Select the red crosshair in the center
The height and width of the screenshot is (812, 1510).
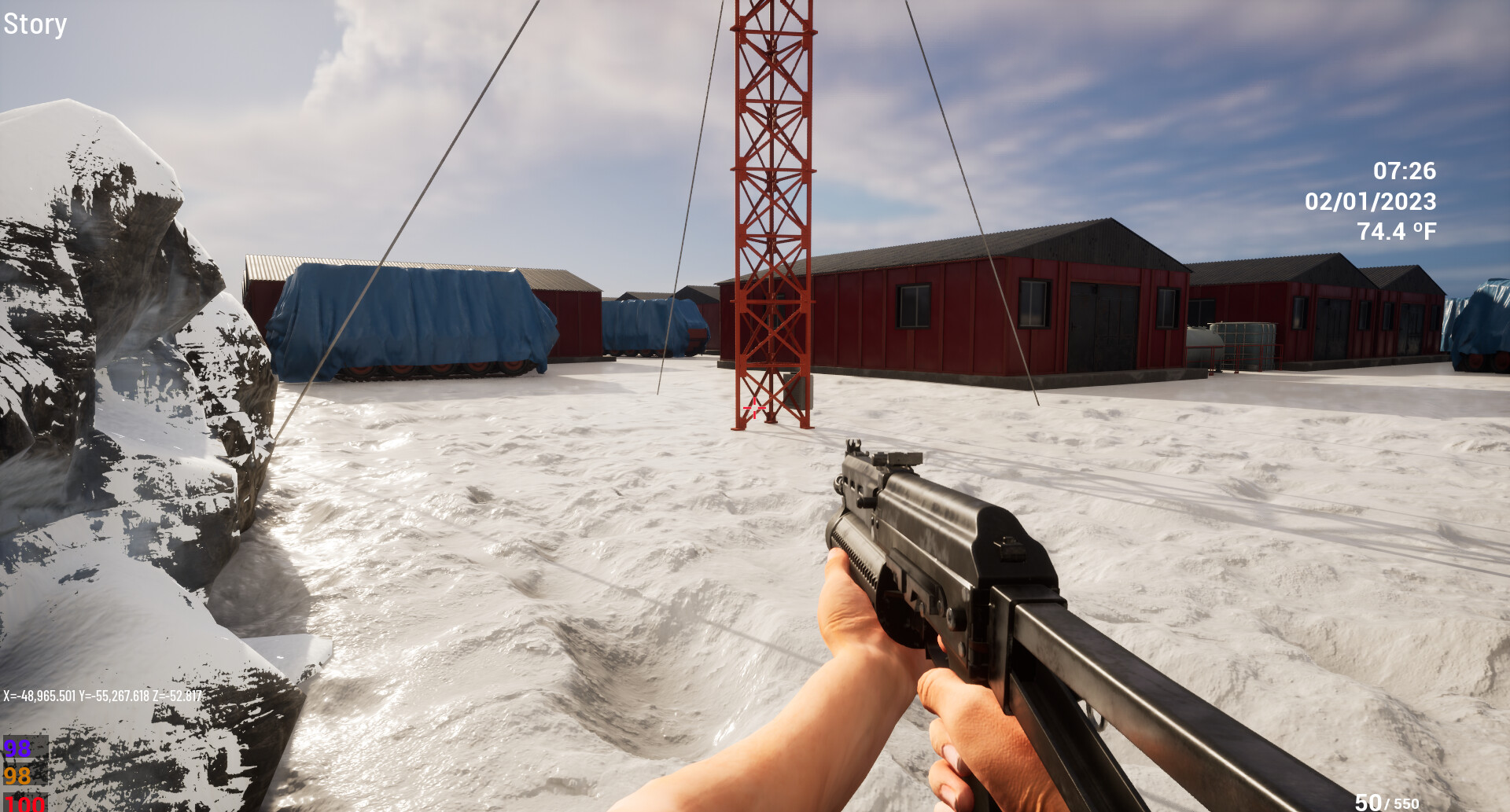[x=754, y=408]
